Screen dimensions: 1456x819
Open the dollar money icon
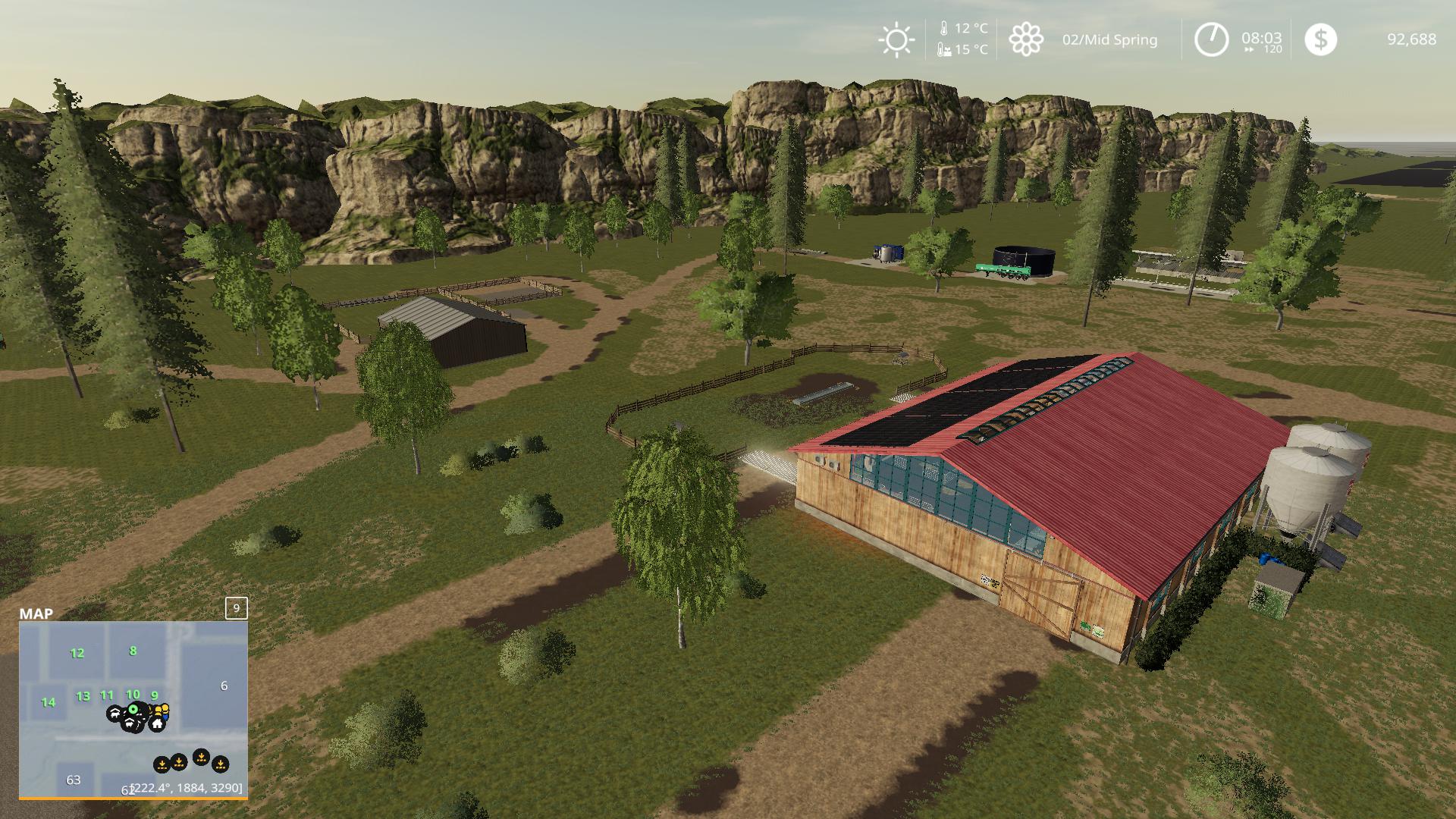[1320, 39]
